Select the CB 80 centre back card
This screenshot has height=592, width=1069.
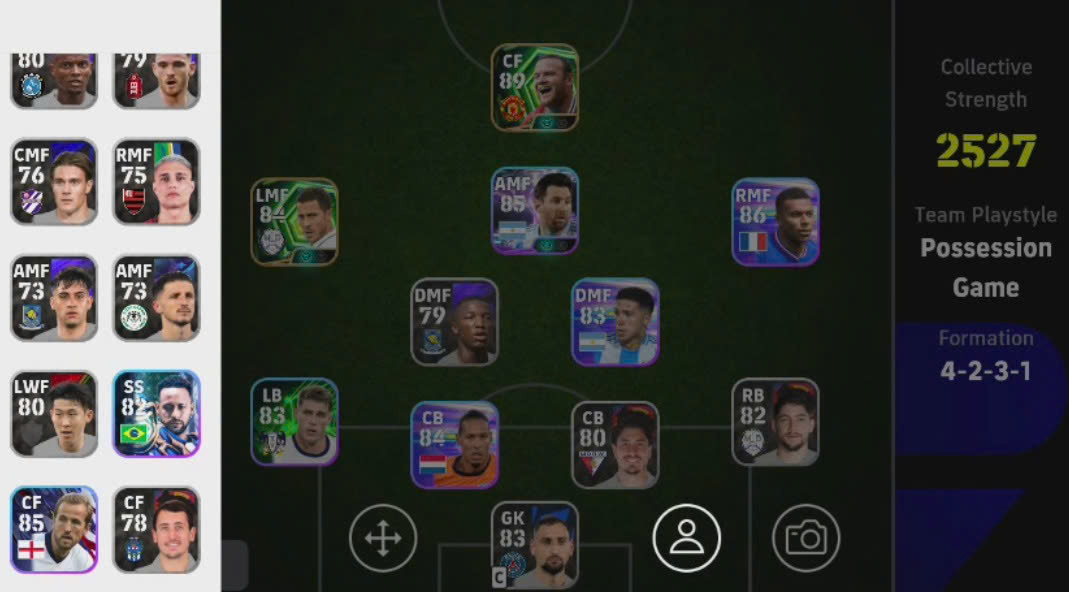(614, 444)
